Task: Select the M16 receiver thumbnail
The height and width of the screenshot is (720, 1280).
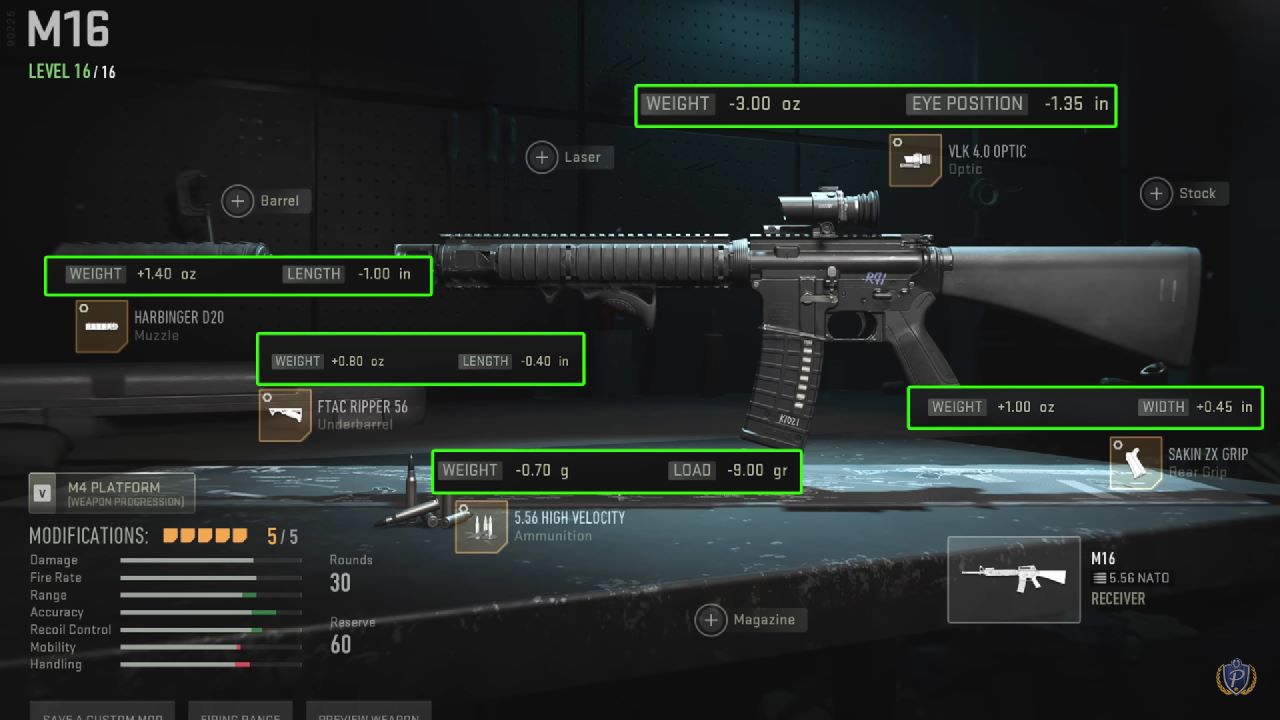Action: click(1013, 580)
